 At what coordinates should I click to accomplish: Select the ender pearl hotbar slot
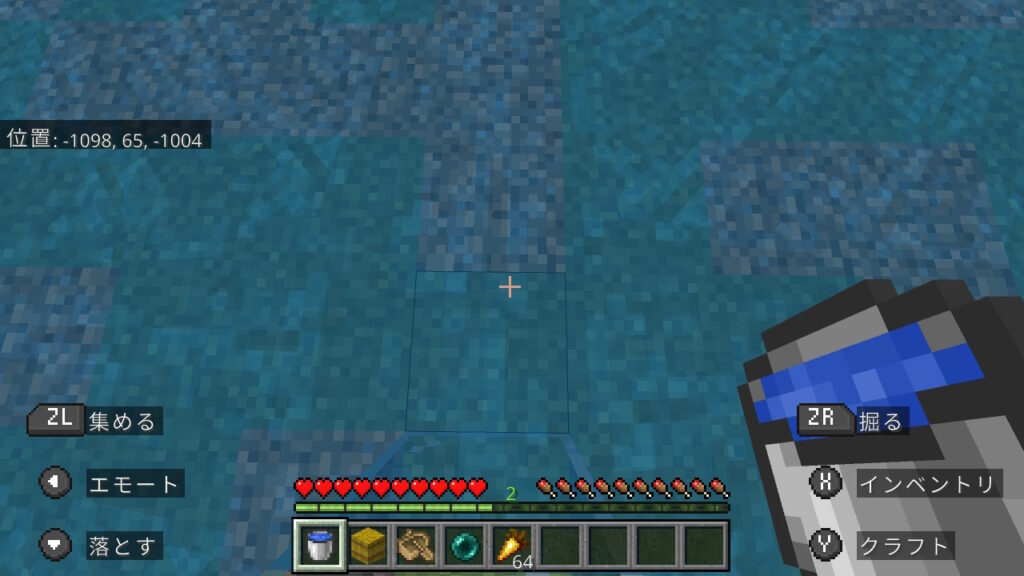click(464, 546)
